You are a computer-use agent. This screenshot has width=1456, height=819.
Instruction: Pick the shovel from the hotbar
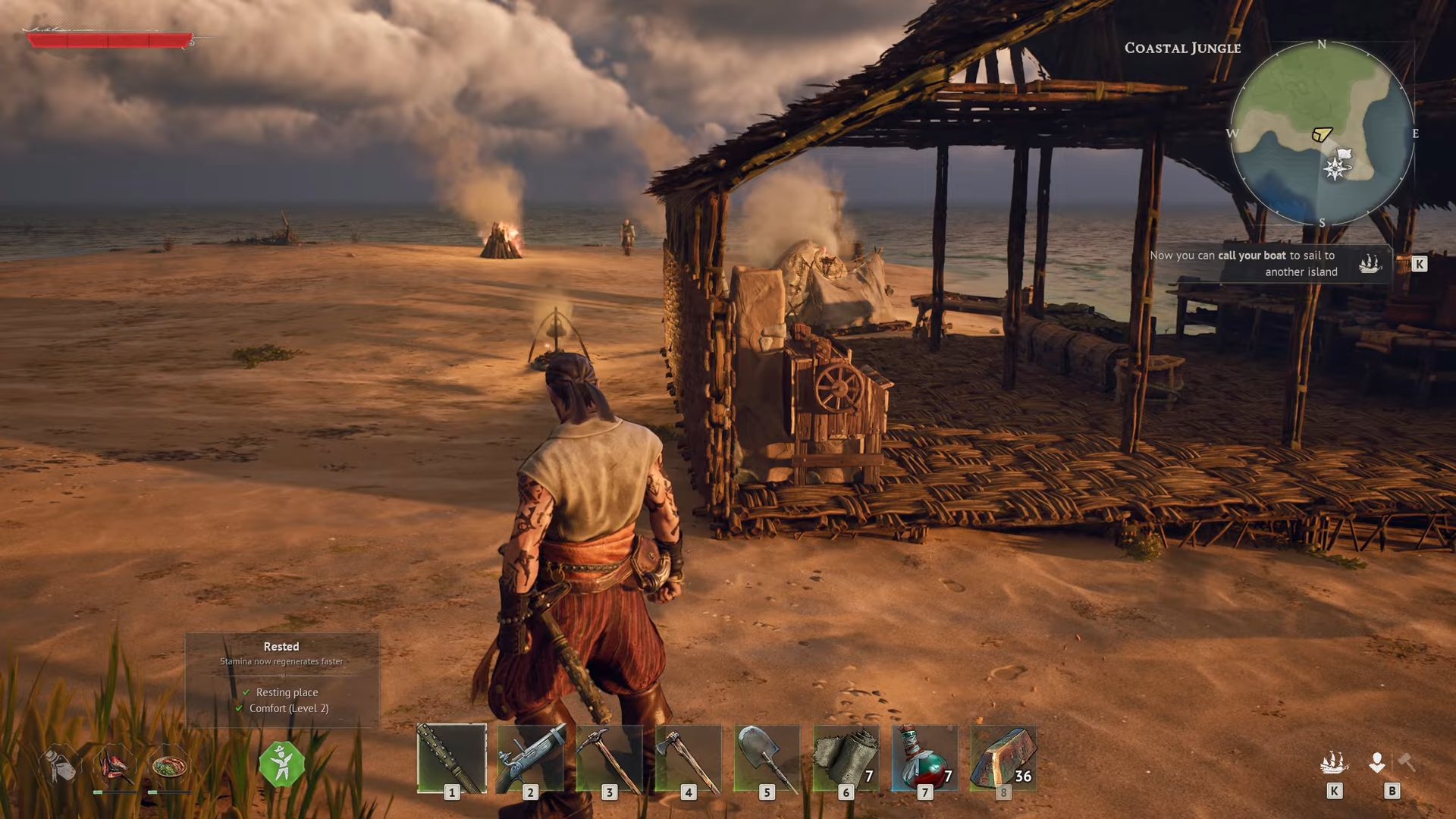[x=767, y=758]
